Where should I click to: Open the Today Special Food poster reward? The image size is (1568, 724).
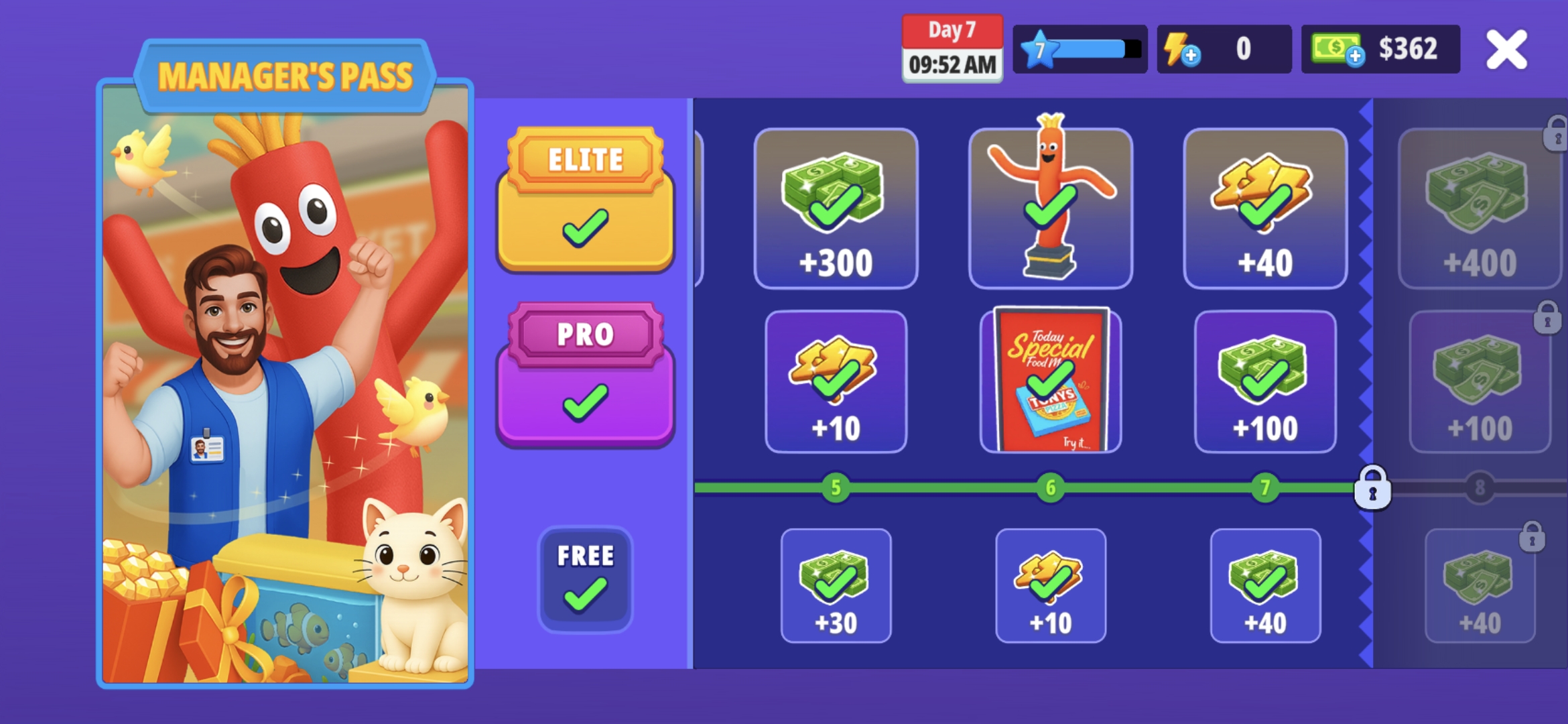tap(1050, 382)
